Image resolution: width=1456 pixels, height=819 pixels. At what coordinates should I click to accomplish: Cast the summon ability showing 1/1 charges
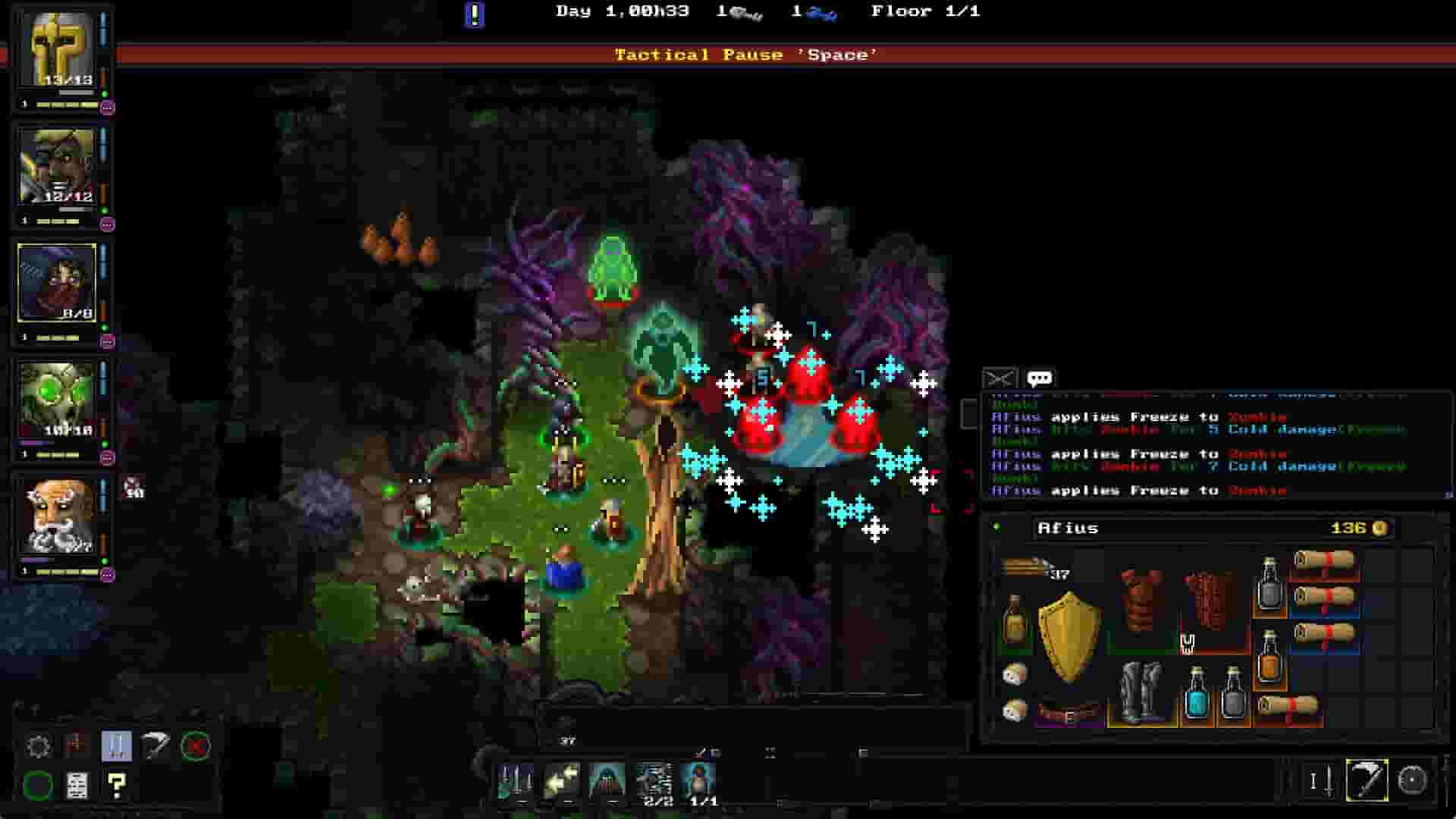pyautogui.click(x=701, y=781)
